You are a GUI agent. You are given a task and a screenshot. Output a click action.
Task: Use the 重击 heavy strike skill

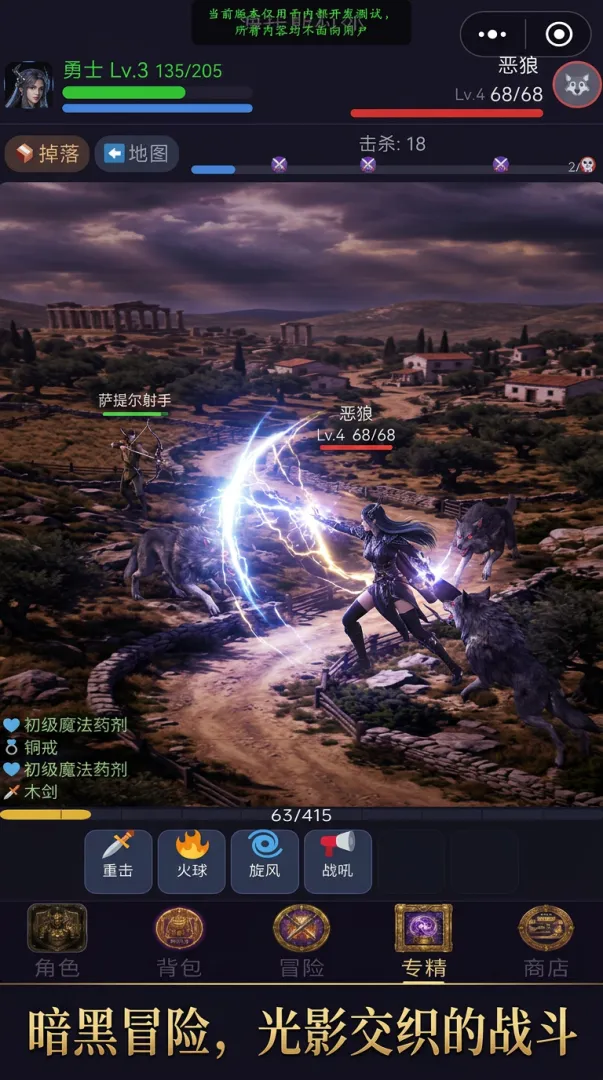(x=118, y=860)
